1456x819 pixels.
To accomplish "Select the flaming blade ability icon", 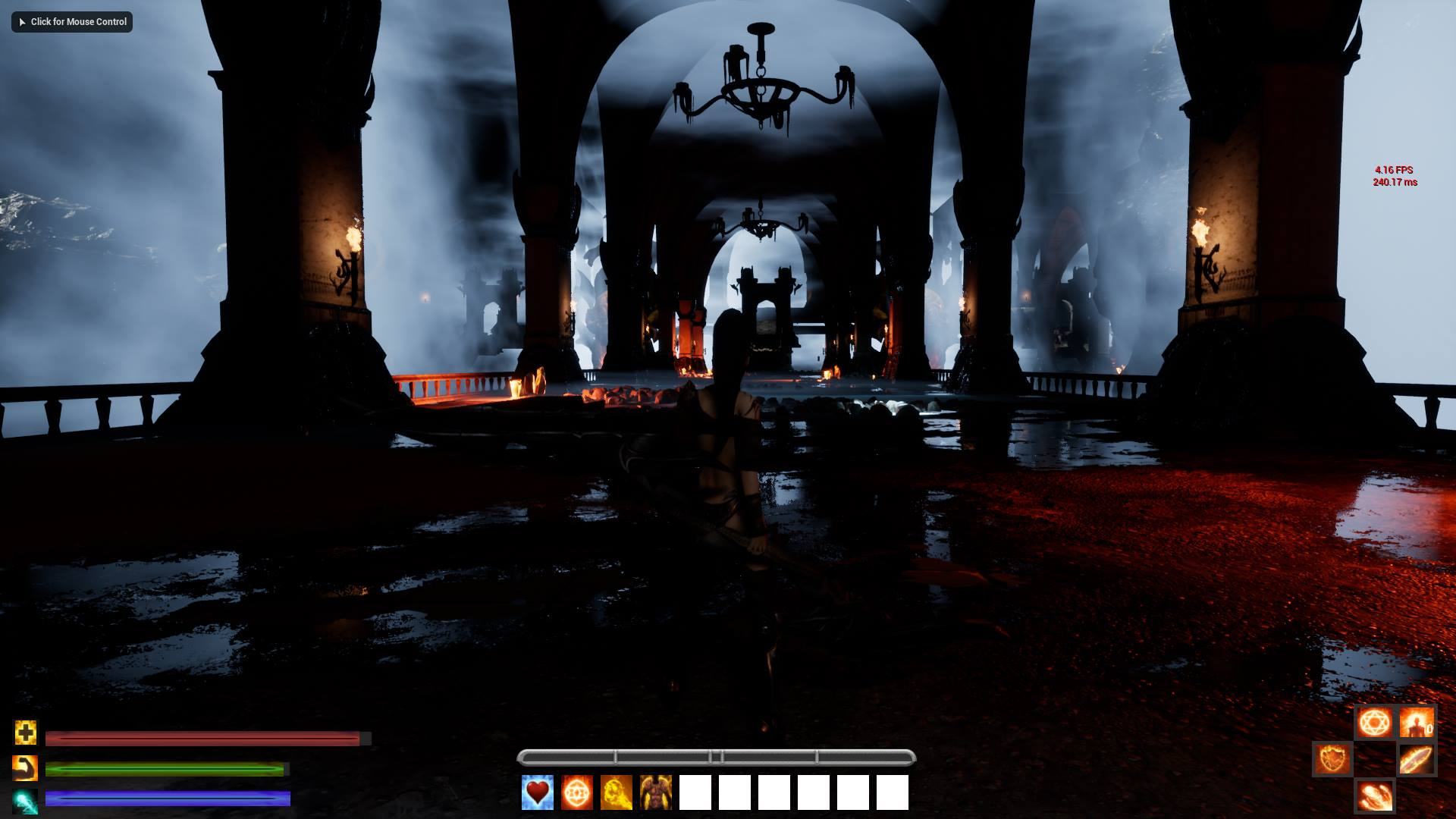I will point(1416,760).
